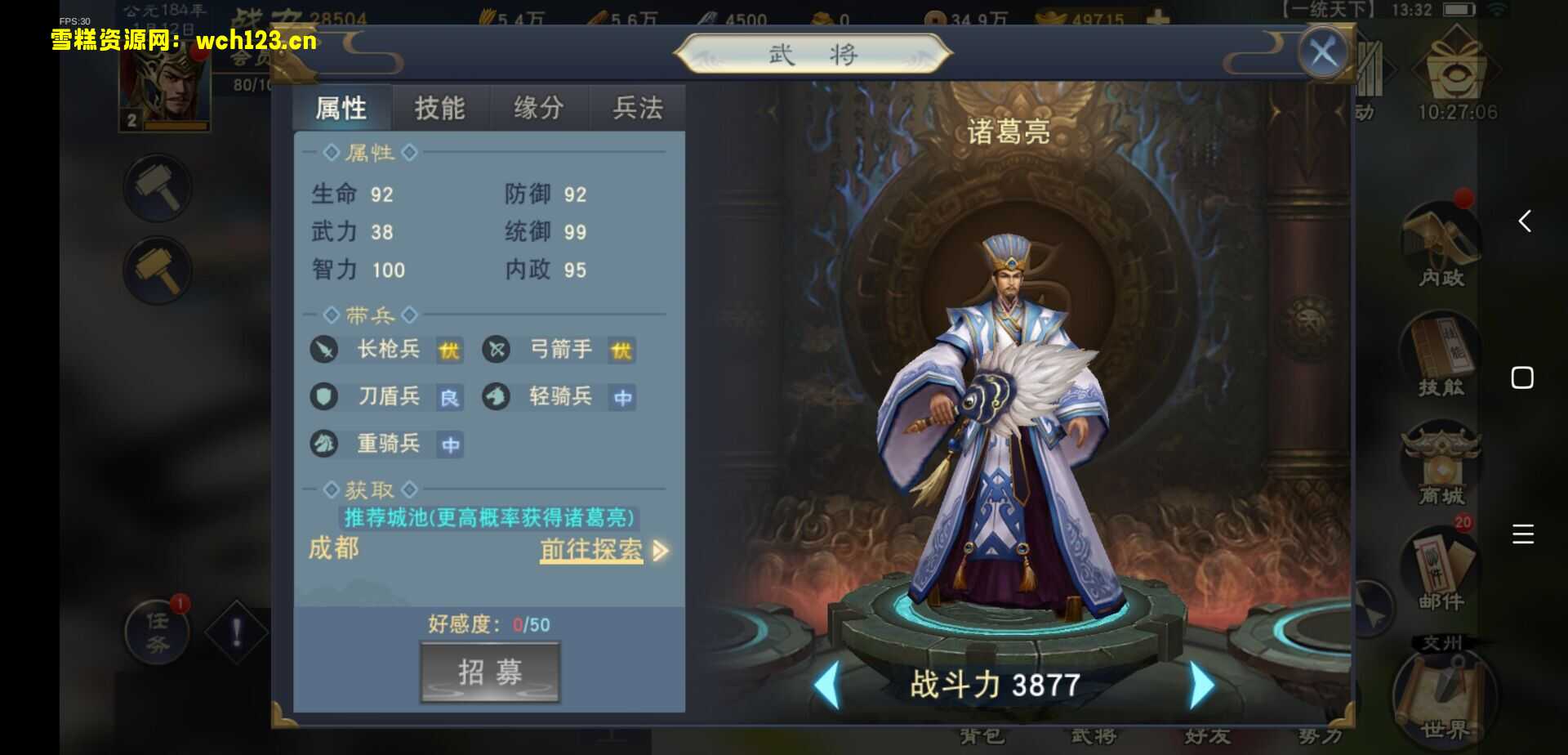Image resolution: width=1568 pixels, height=755 pixels.
Task: Close the 武将 window with the X button
Action: (1323, 51)
